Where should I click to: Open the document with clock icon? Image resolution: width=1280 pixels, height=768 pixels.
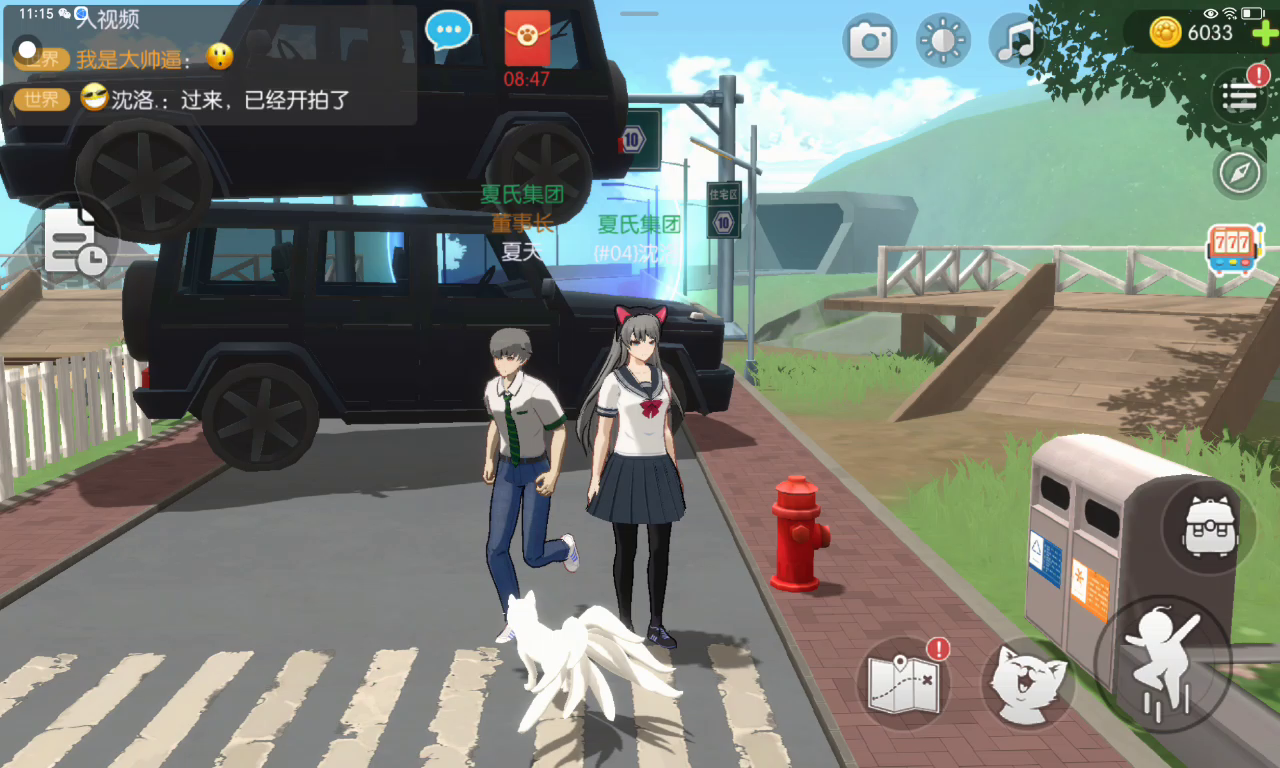73,241
